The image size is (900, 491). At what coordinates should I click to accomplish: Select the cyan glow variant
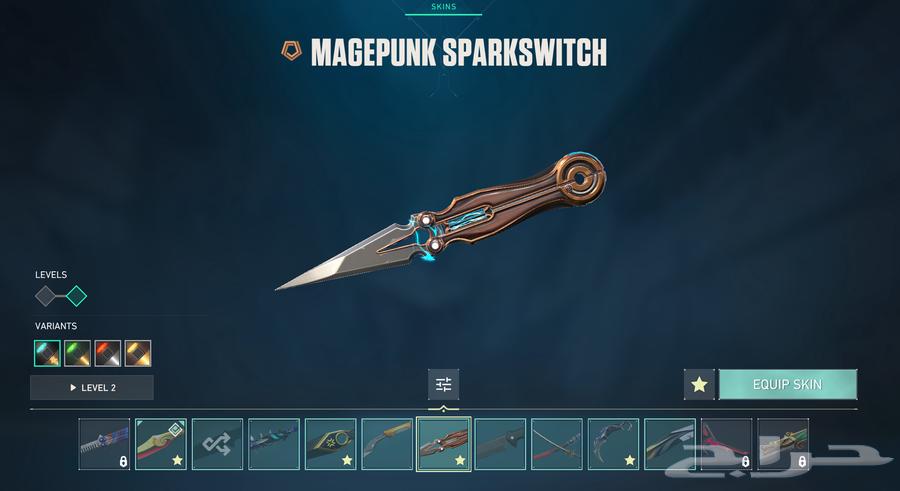tap(47, 353)
